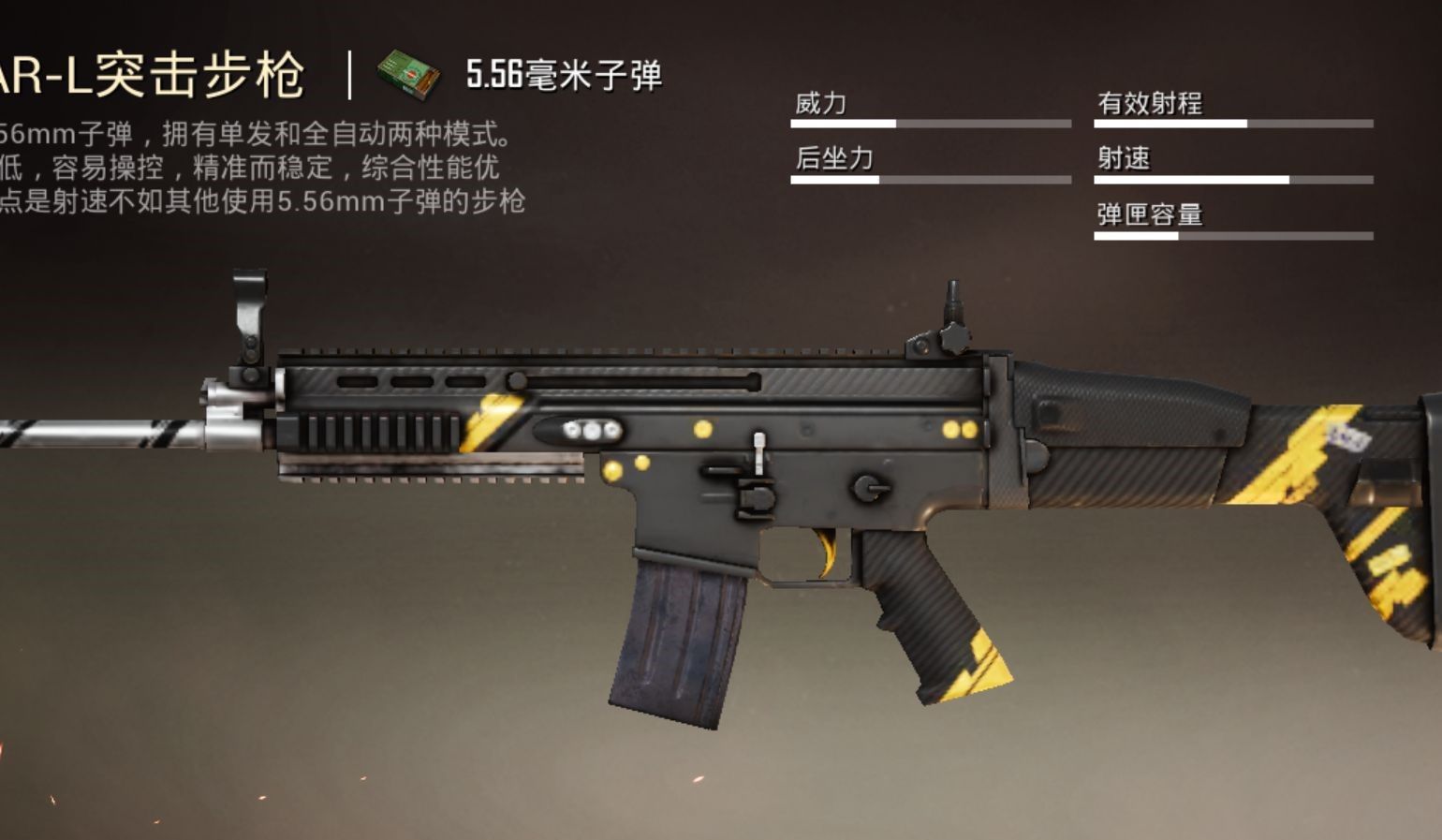Click the 后坐力 stat bar

(x=932, y=180)
